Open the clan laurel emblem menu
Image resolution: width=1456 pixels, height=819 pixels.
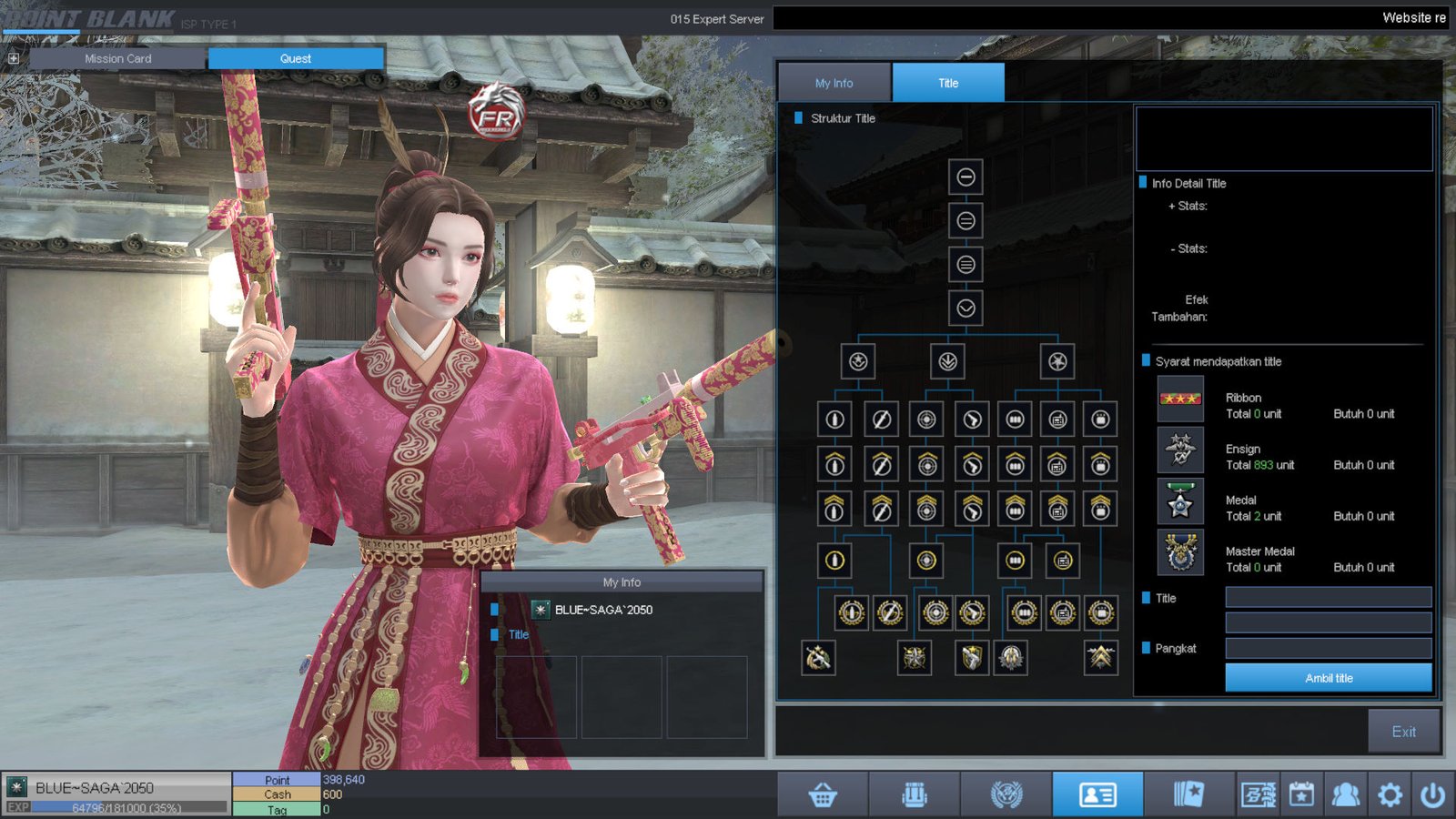click(1006, 795)
